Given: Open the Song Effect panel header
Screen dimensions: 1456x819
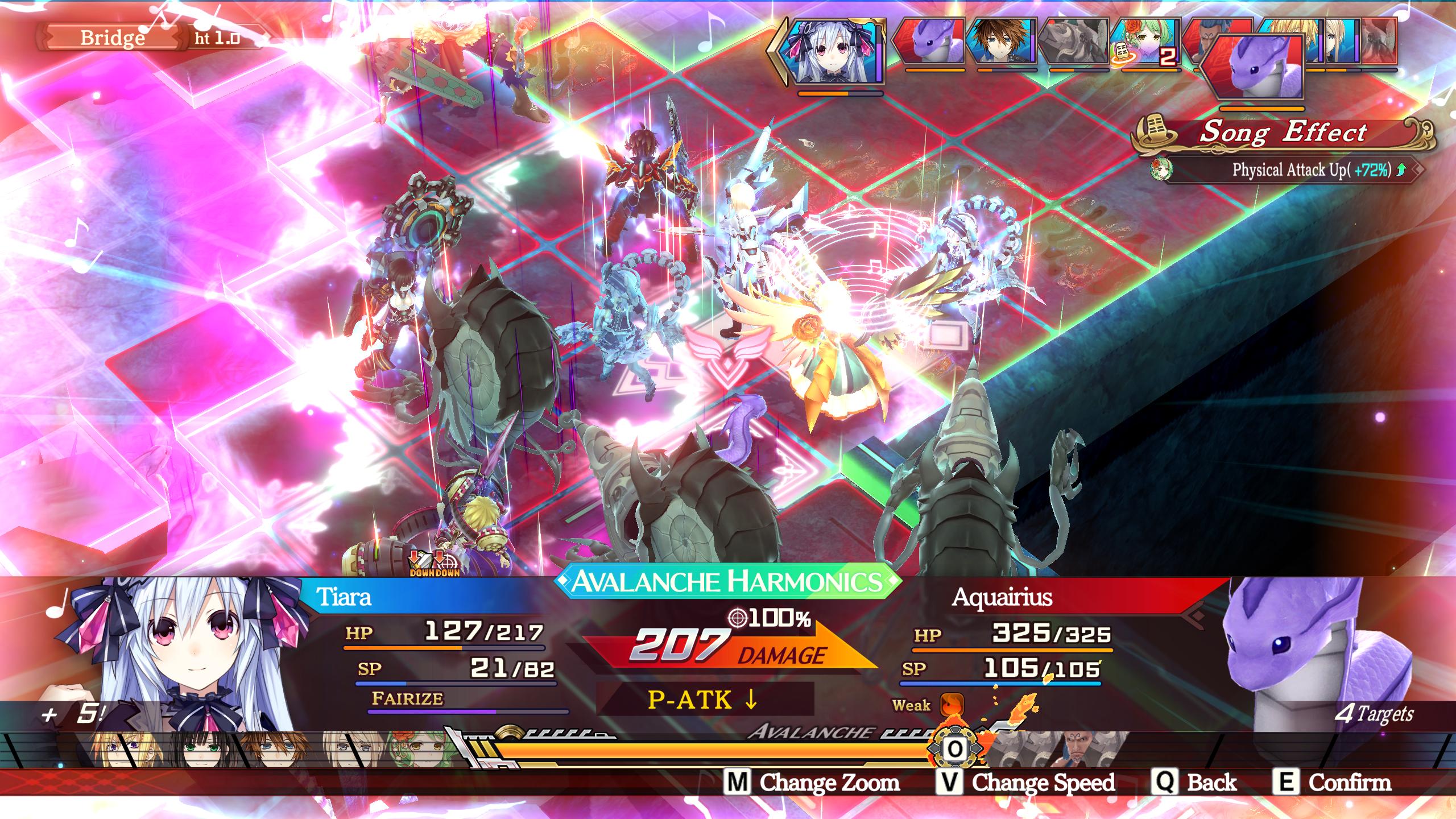Looking at the screenshot, I should click(1283, 133).
